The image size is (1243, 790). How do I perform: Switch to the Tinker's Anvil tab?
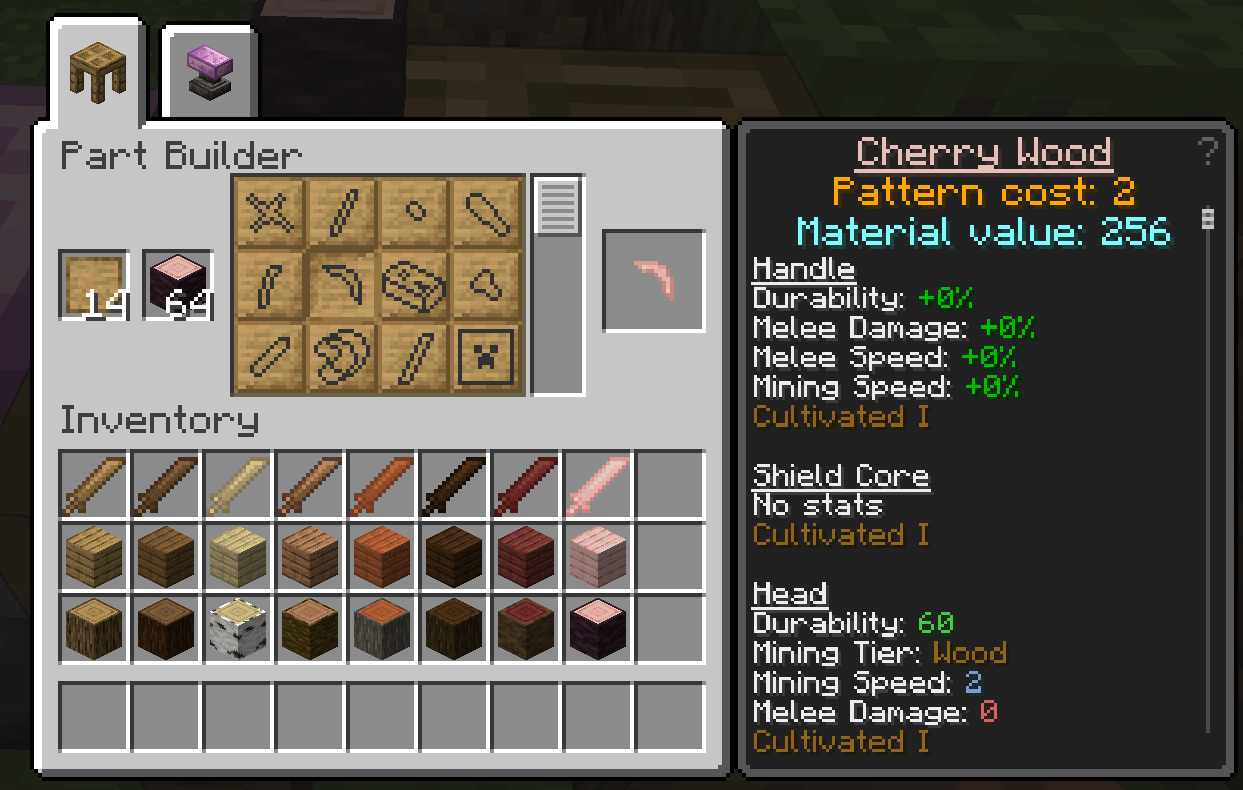point(209,73)
